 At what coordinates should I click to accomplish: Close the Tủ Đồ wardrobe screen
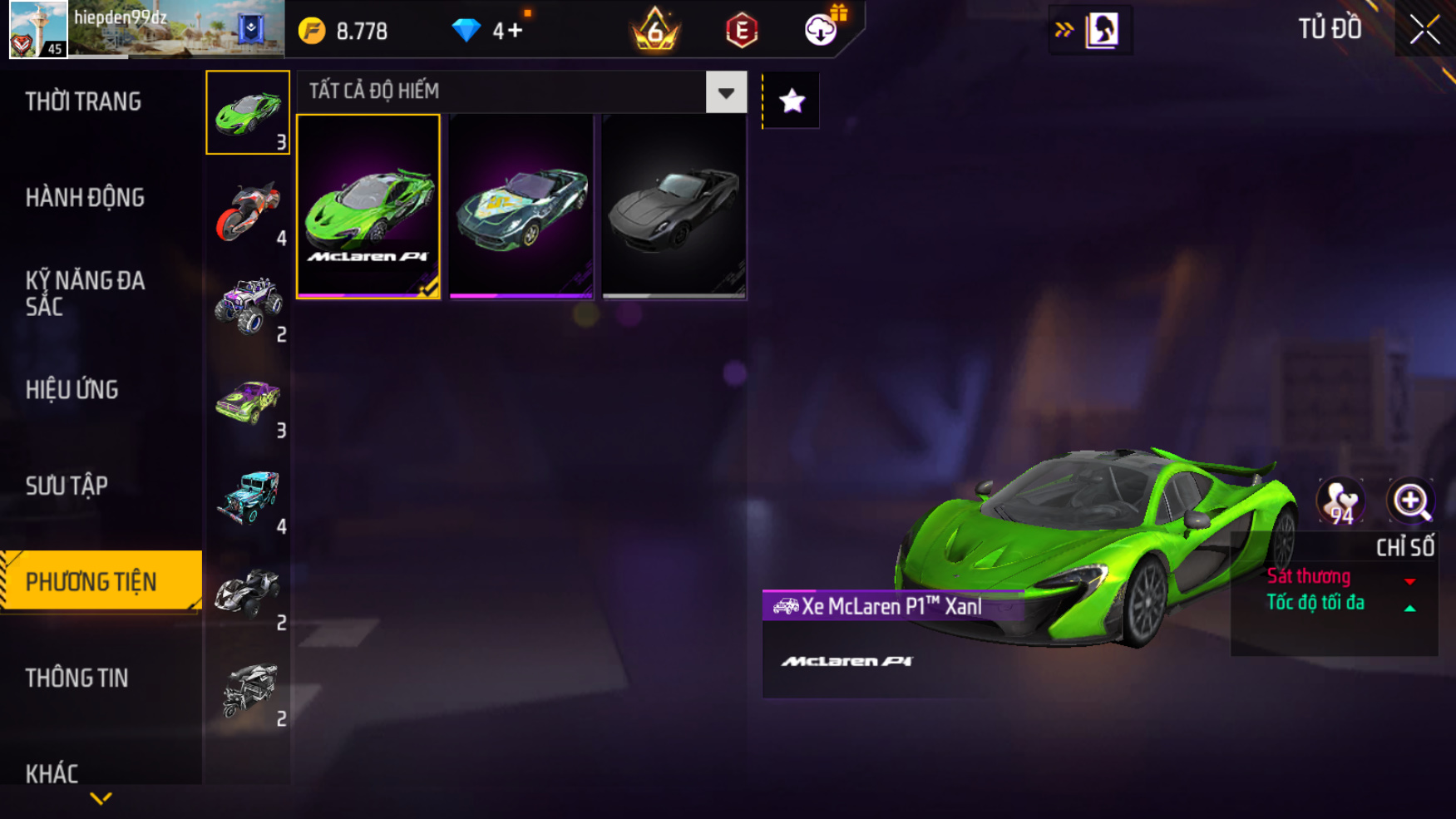tap(1424, 30)
